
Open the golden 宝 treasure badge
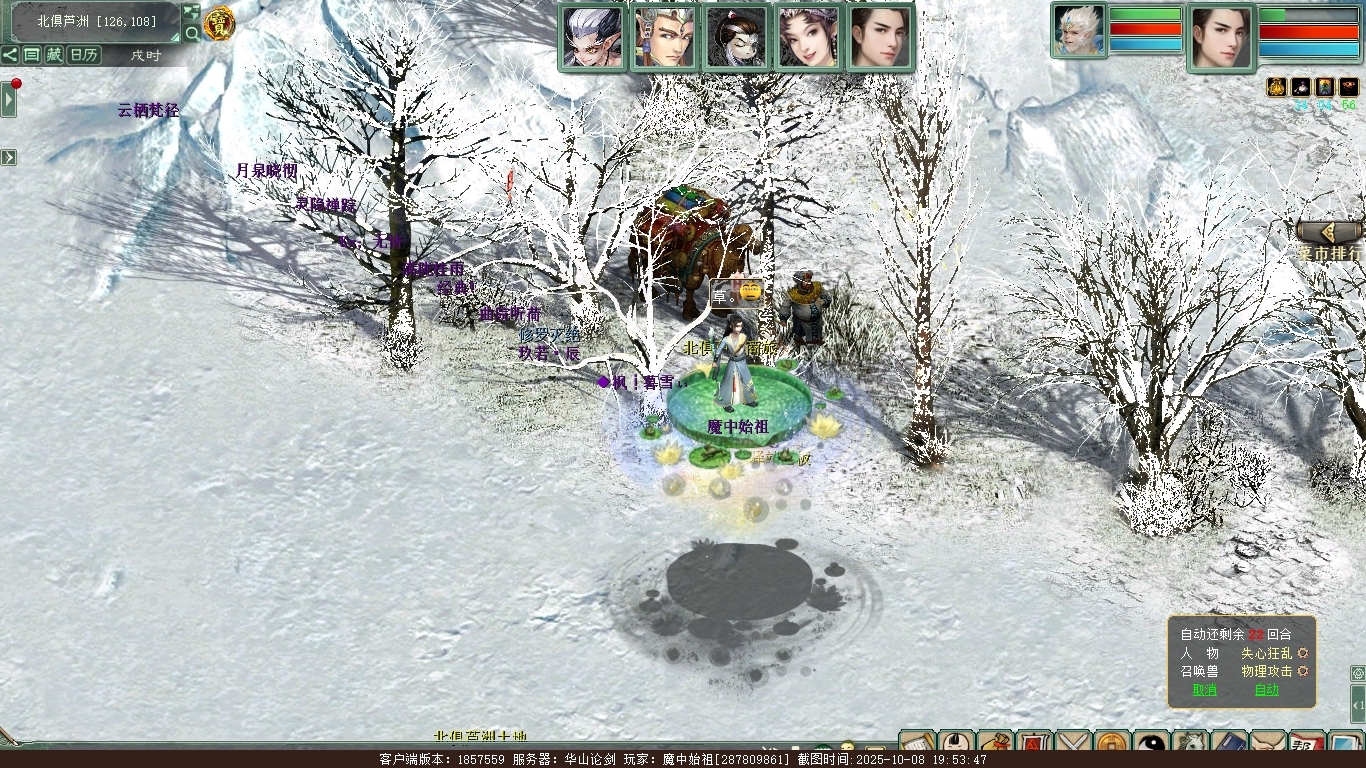tap(219, 23)
